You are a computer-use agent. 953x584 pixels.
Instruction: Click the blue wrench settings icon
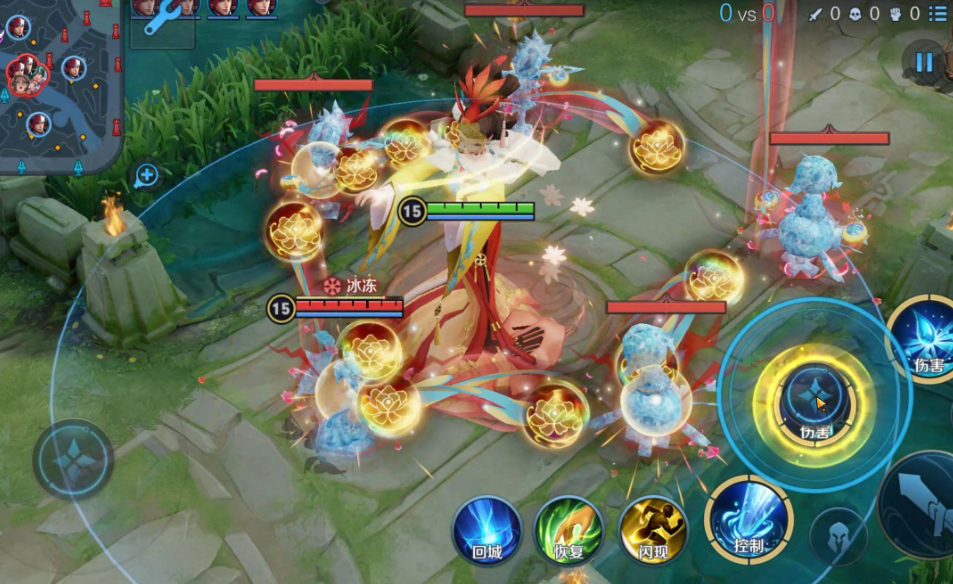pyautogui.click(x=160, y=19)
